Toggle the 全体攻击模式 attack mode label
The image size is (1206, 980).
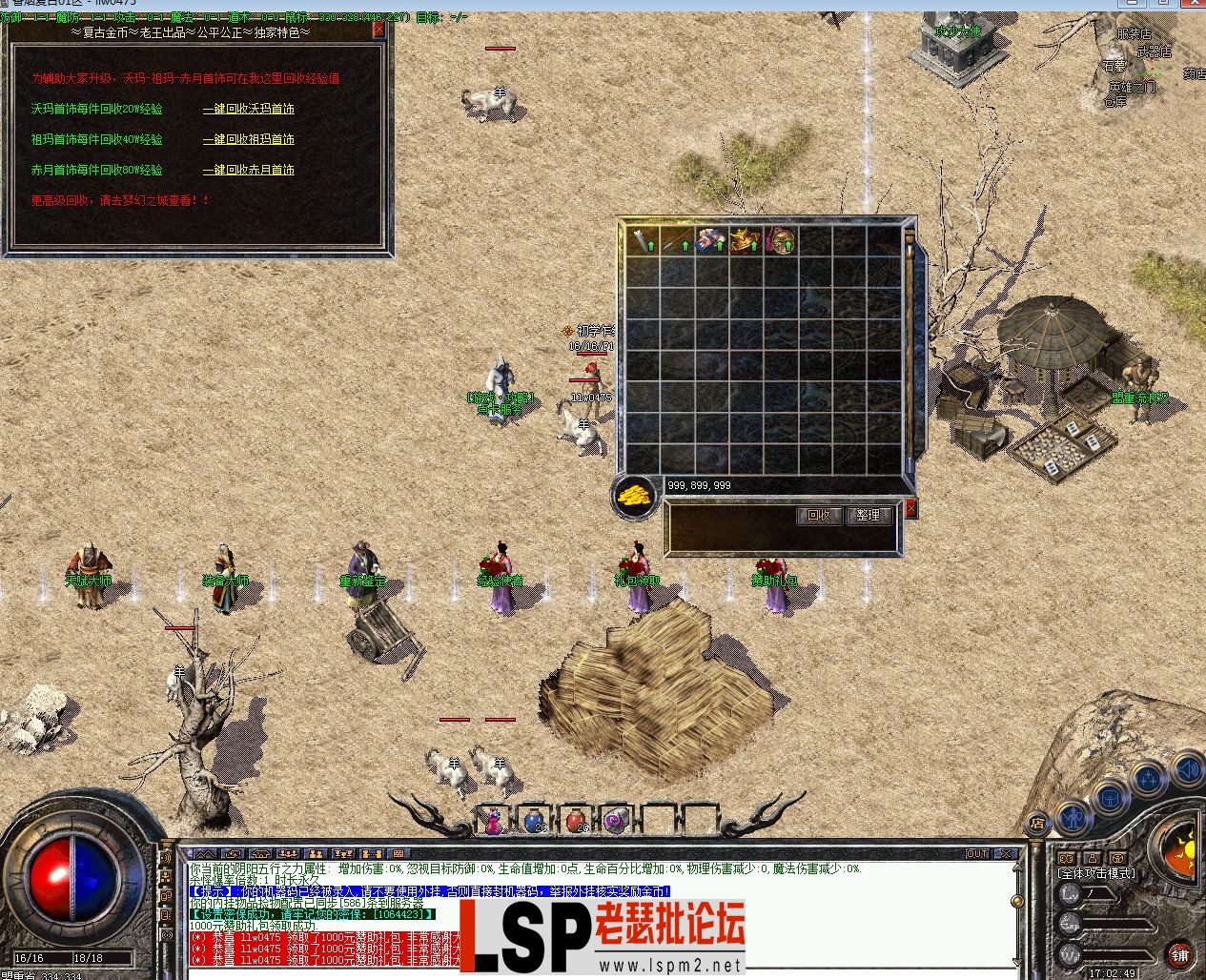click(x=1096, y=873)
